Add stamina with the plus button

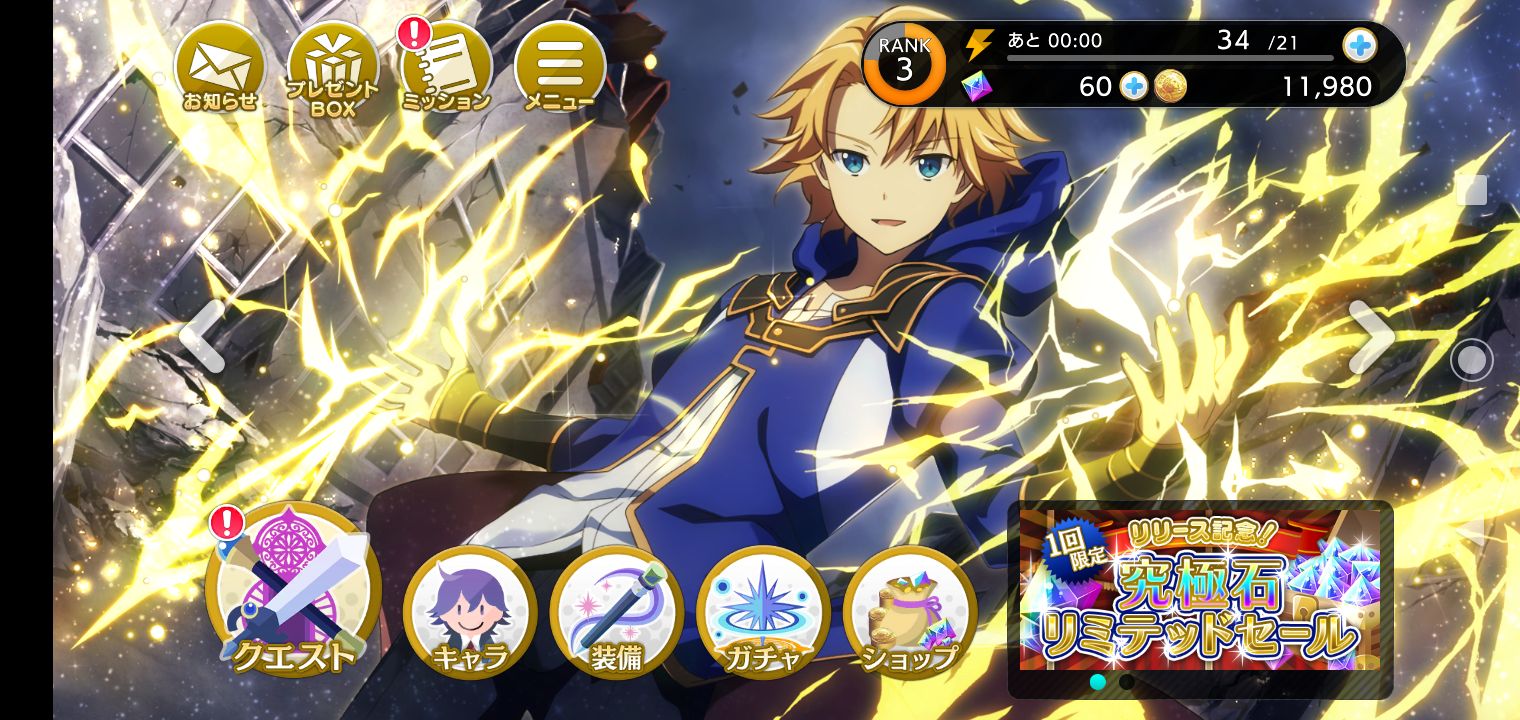(1359, 45)
